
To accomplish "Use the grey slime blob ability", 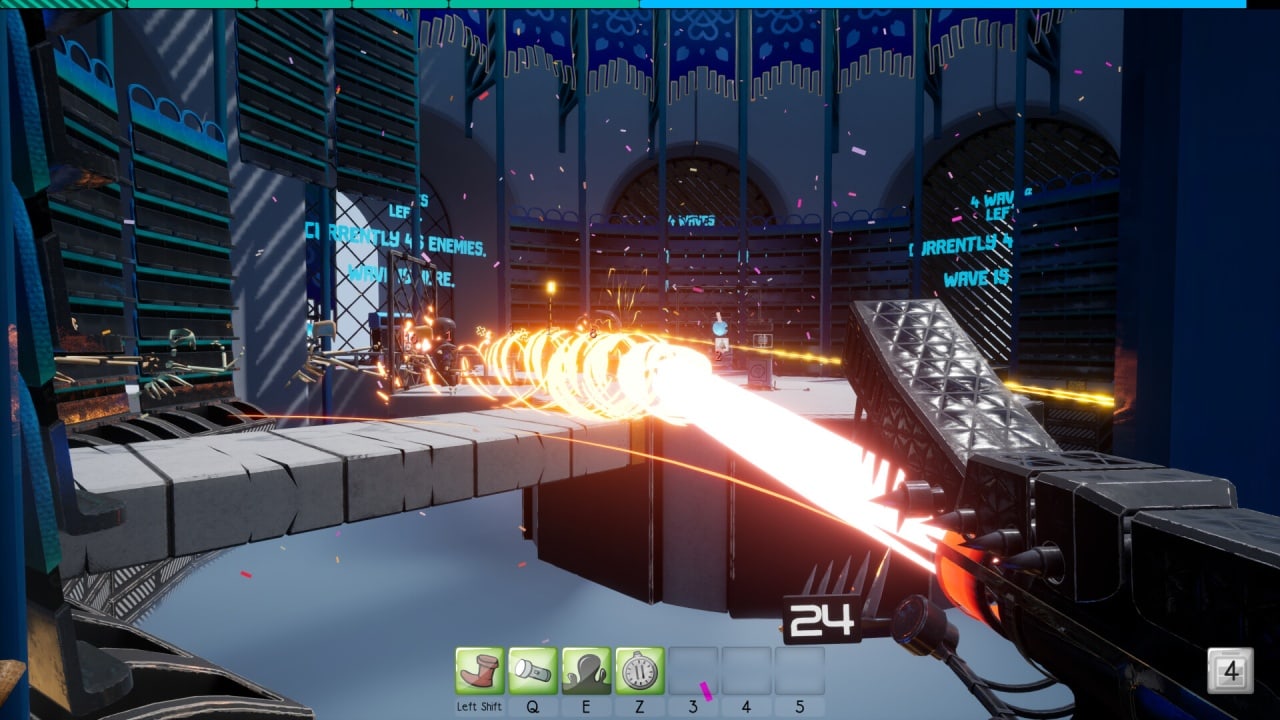I will click(x=586, y=671).
